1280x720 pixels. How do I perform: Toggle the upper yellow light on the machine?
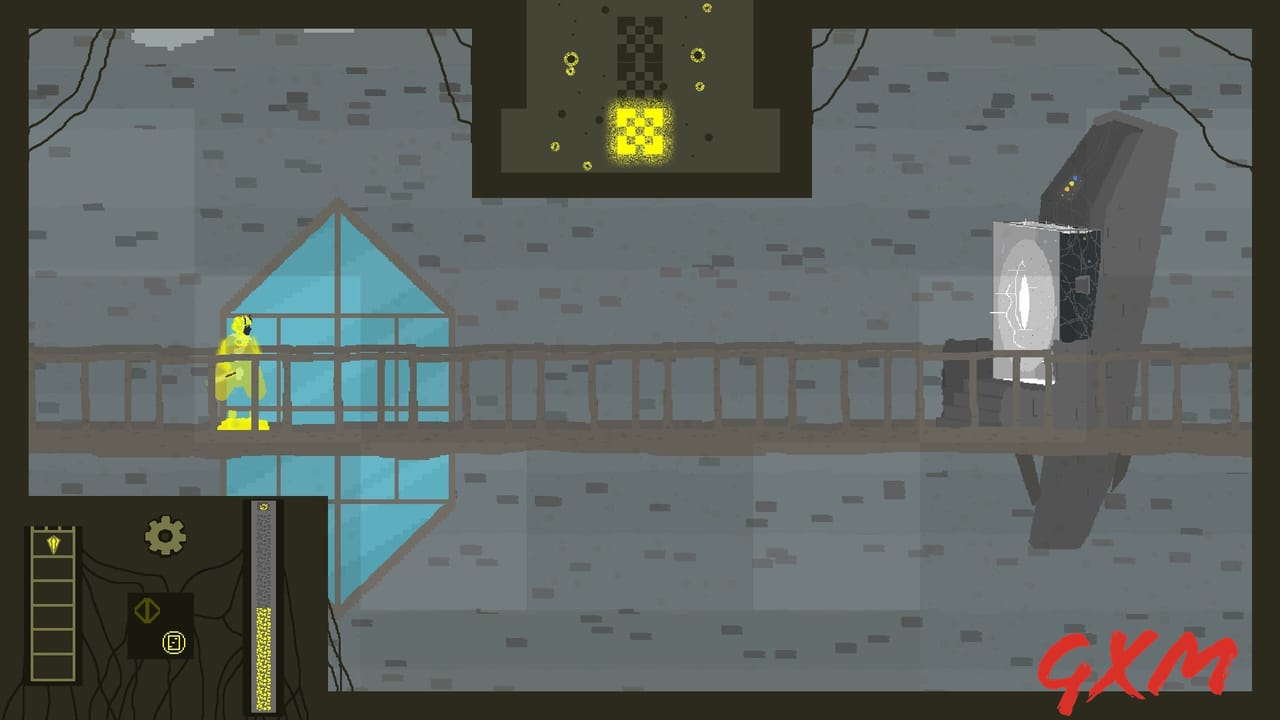(x=1071, y=183)
